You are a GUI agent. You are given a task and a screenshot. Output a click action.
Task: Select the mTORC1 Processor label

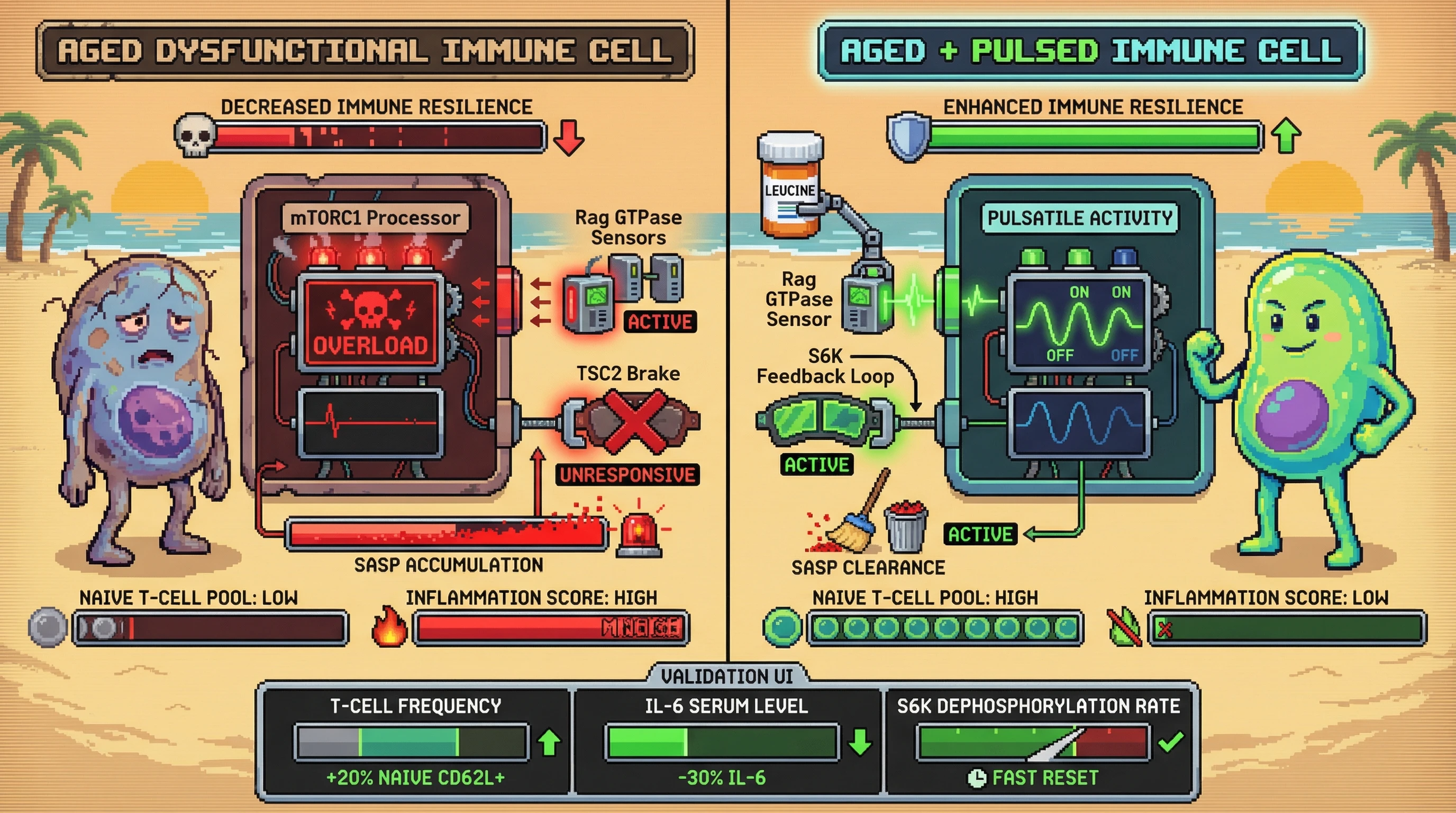click(375, 218)
